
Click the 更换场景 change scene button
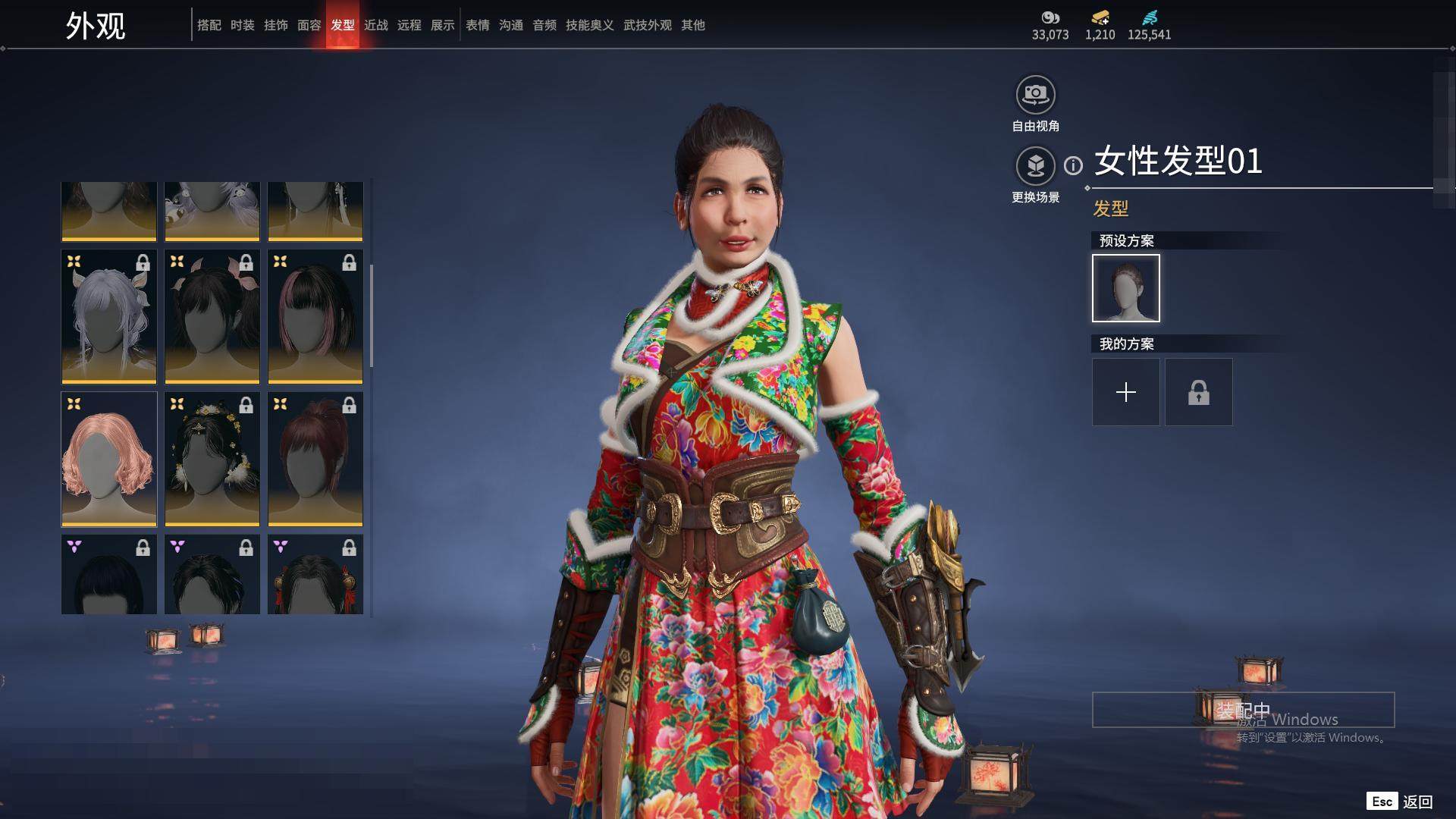pos(1035,165)
